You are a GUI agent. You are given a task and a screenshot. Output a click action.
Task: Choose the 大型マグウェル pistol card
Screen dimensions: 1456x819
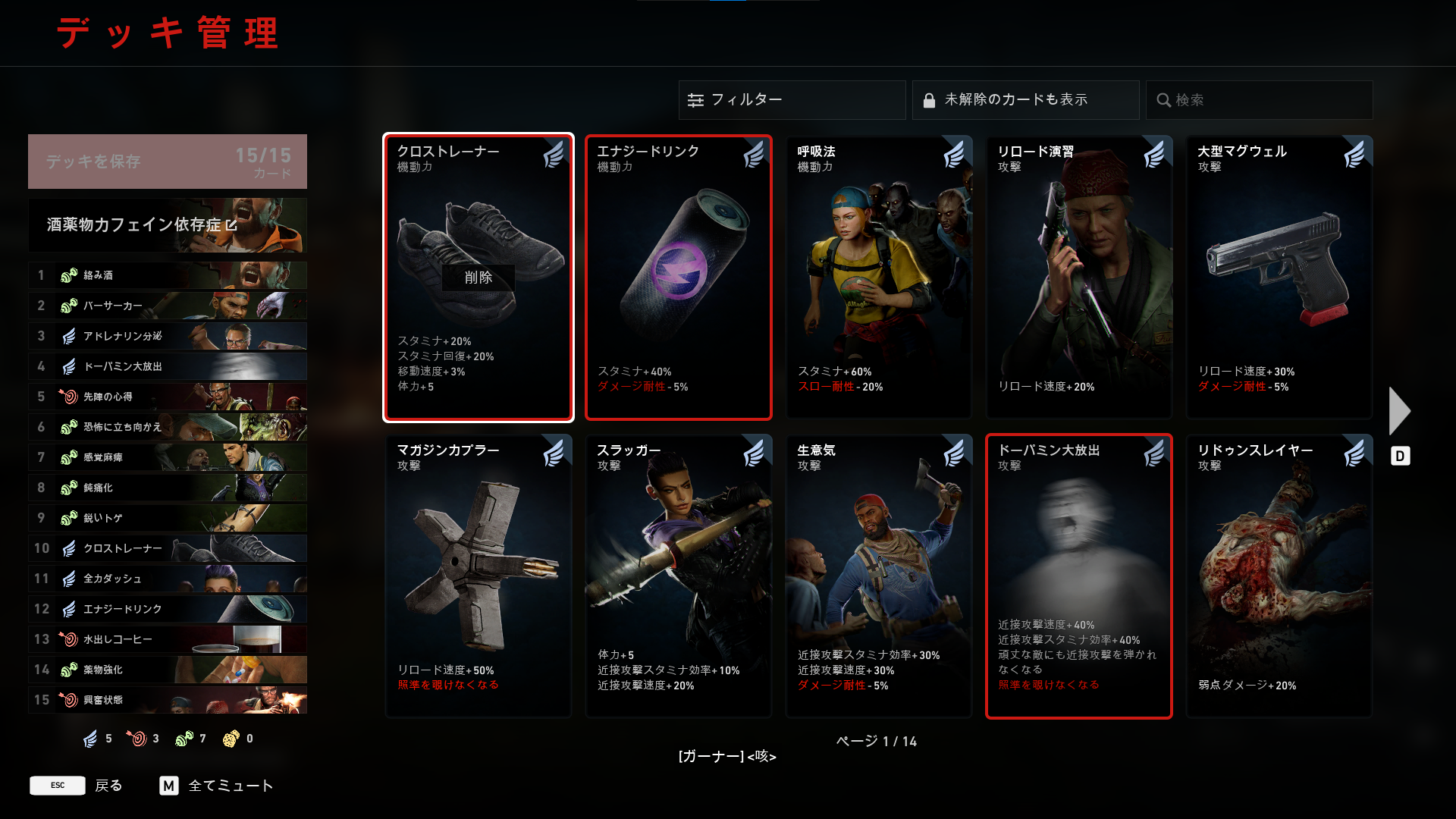1279,277
